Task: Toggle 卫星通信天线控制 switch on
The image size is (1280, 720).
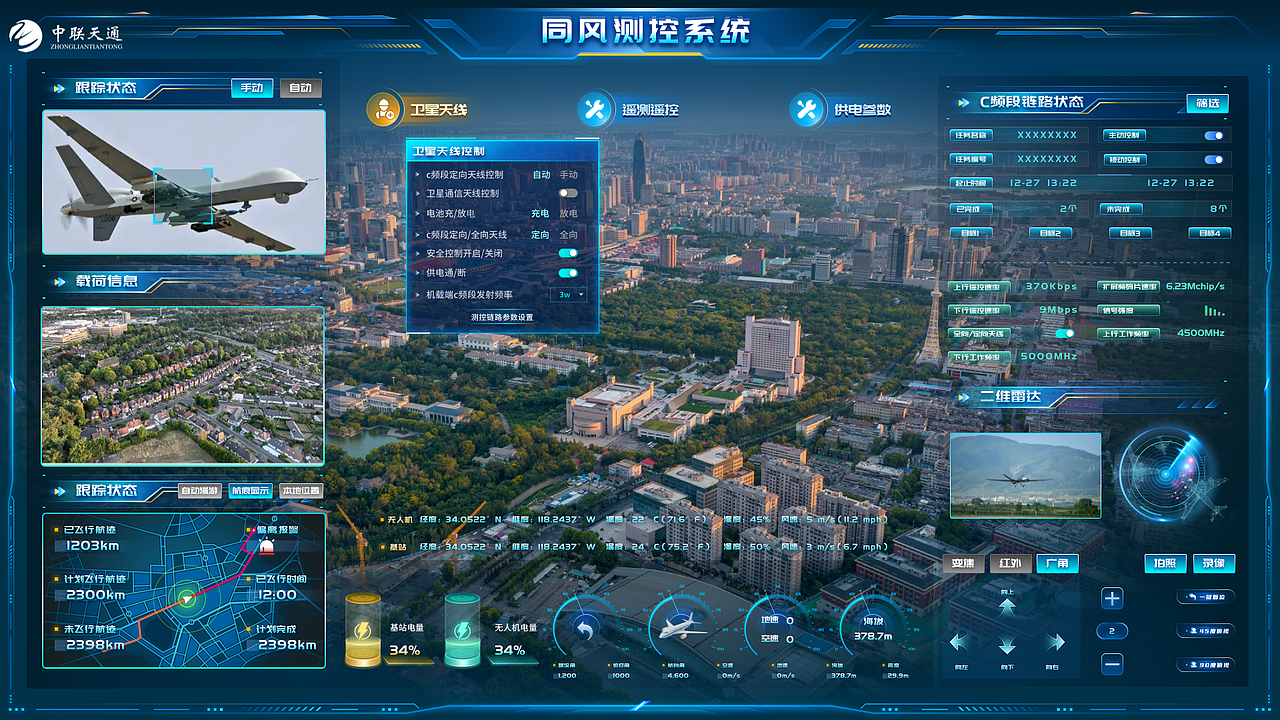Action: (567, 194)
